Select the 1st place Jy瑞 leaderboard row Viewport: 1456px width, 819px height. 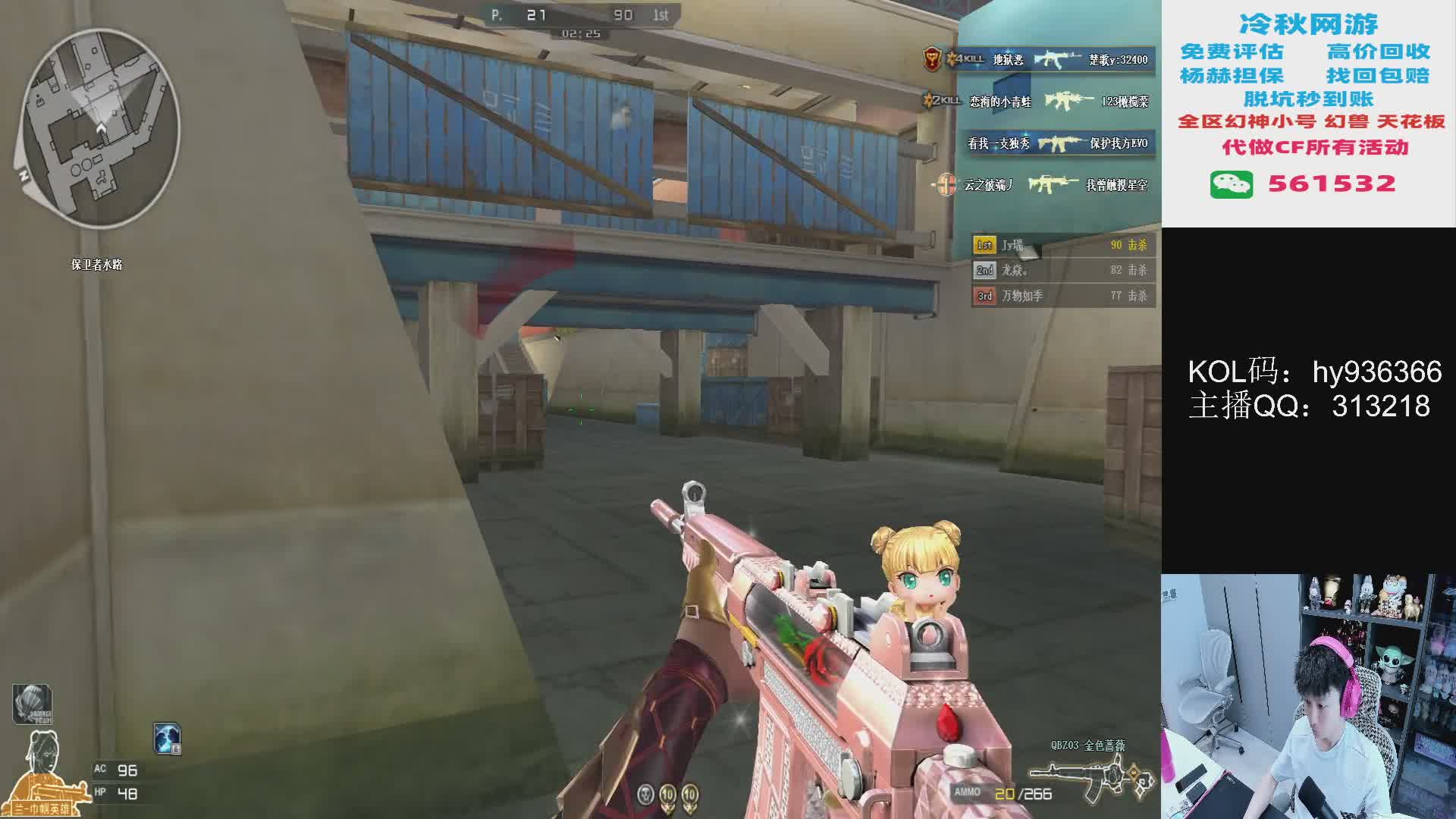click(x=1063, y=245)
